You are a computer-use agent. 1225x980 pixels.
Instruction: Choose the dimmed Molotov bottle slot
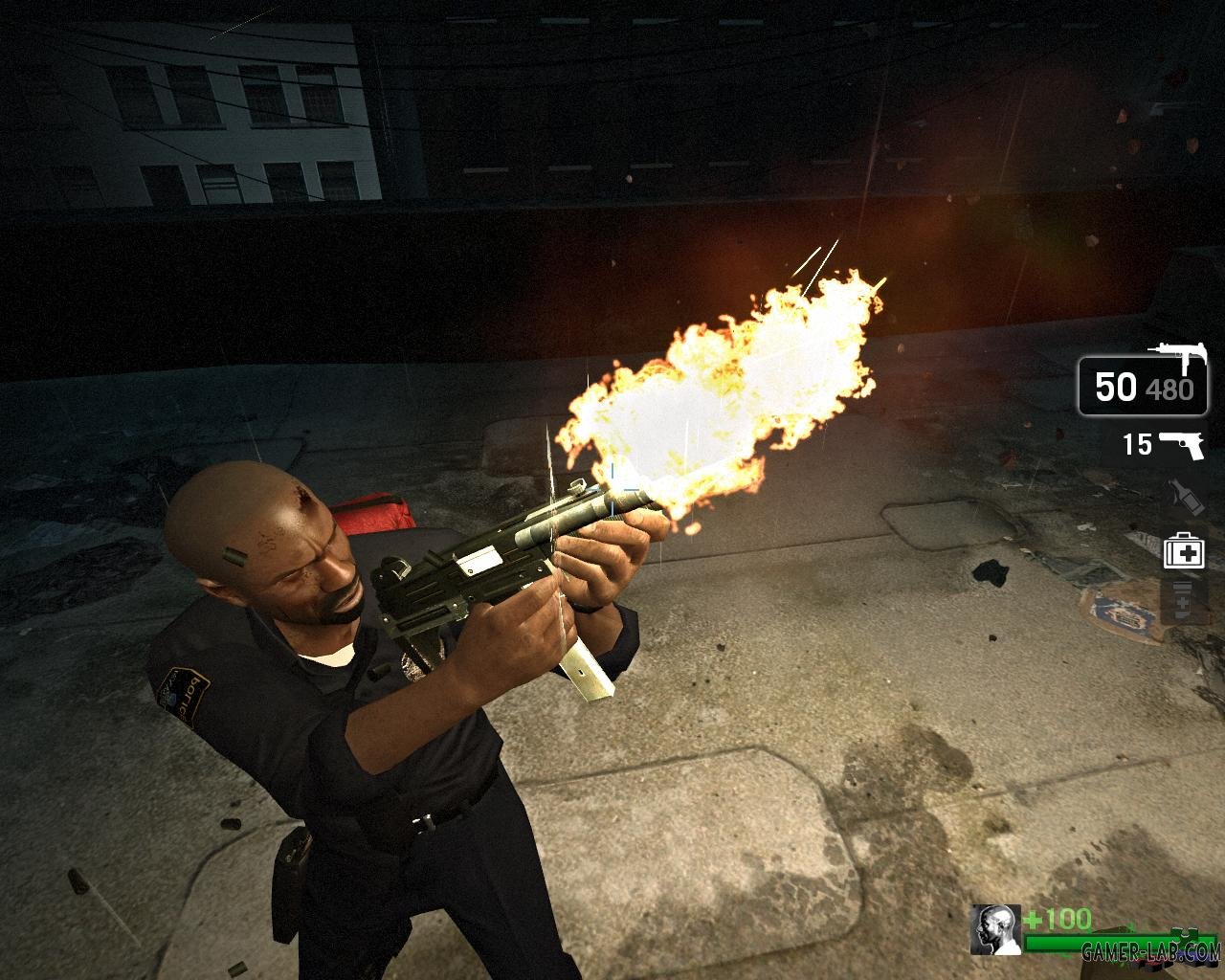1182,498
